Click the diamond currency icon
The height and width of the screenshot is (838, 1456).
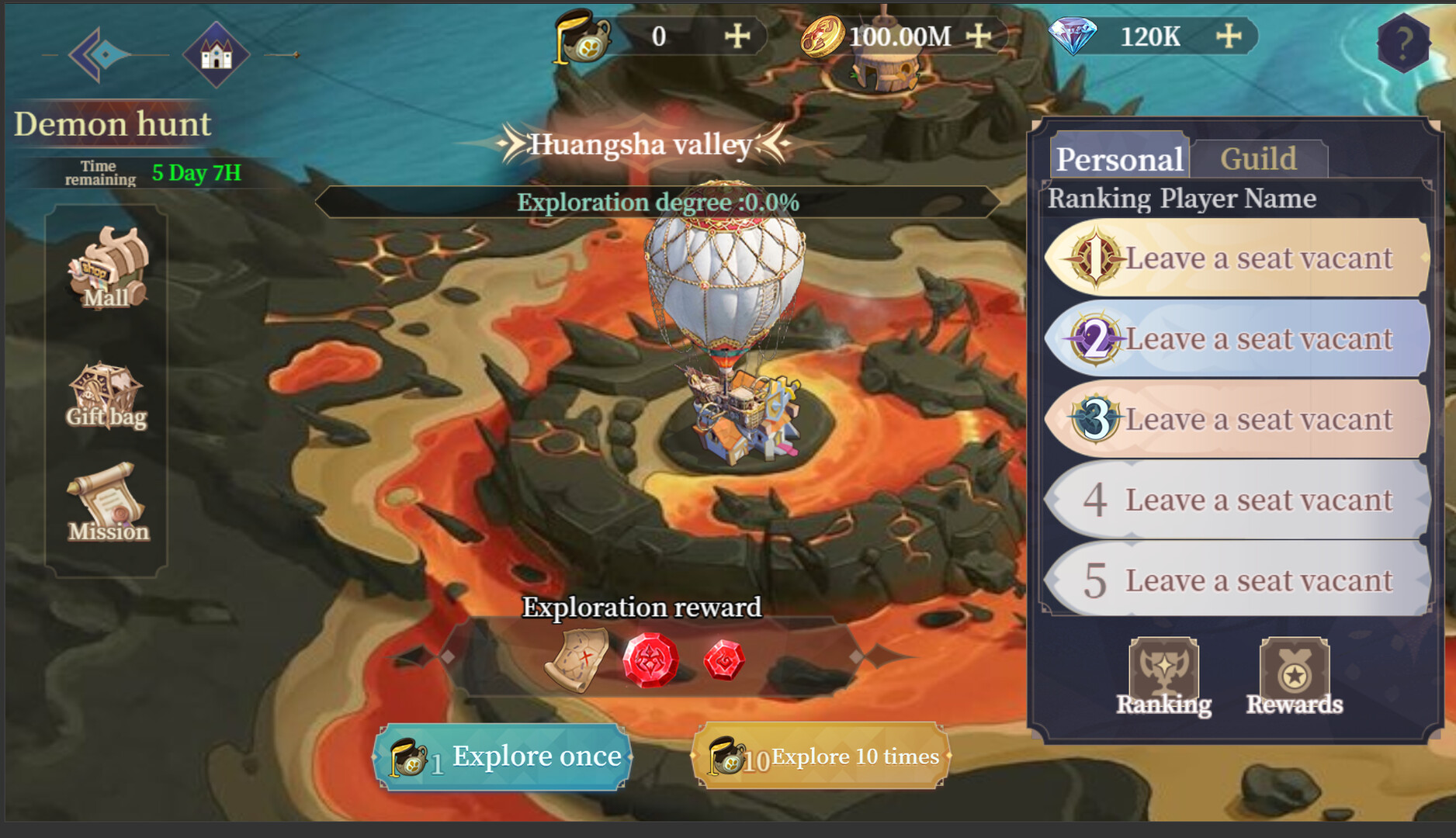tap(1073, 35)
